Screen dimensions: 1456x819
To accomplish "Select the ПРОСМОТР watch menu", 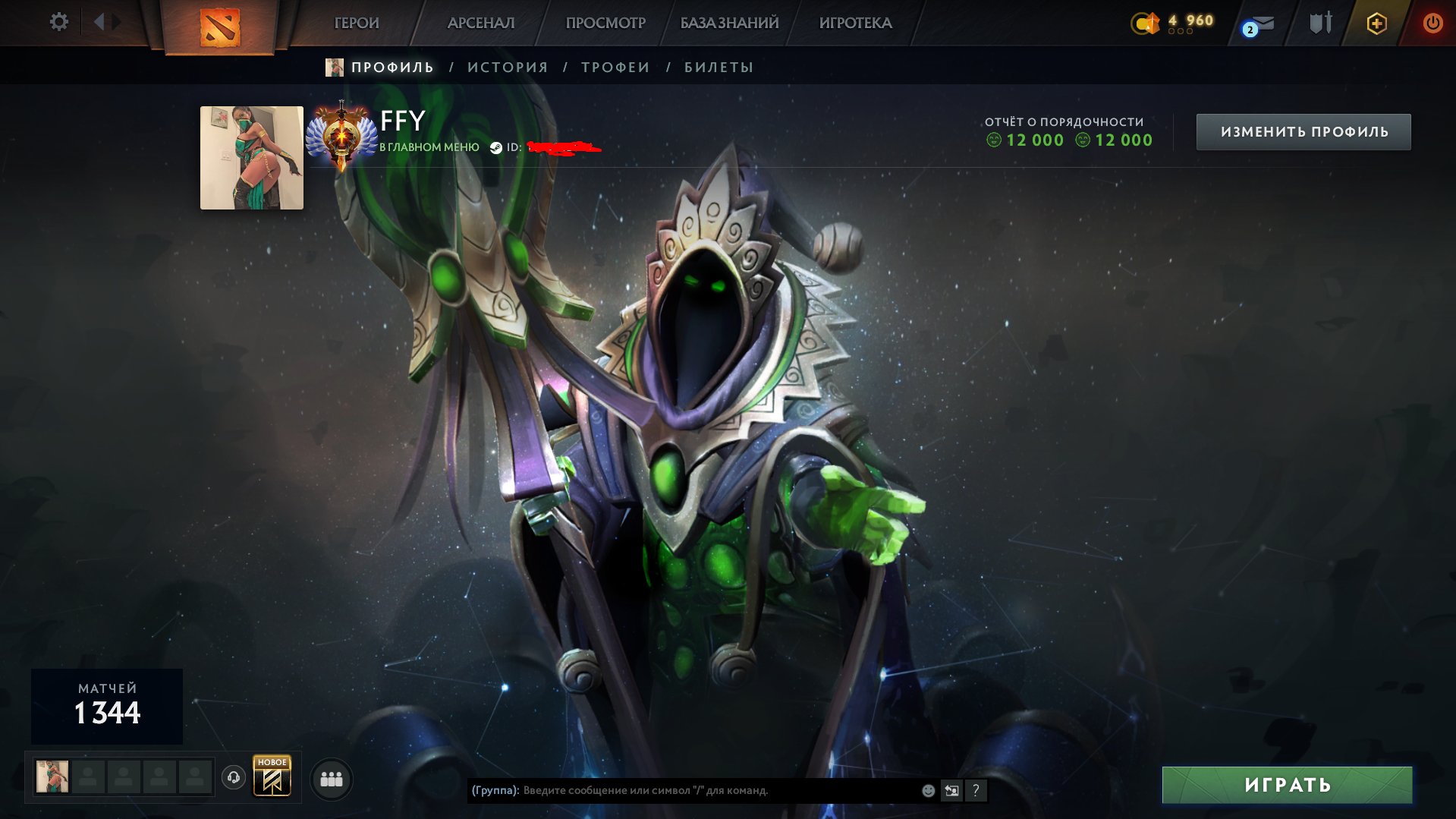I will (x=605, y=23).
